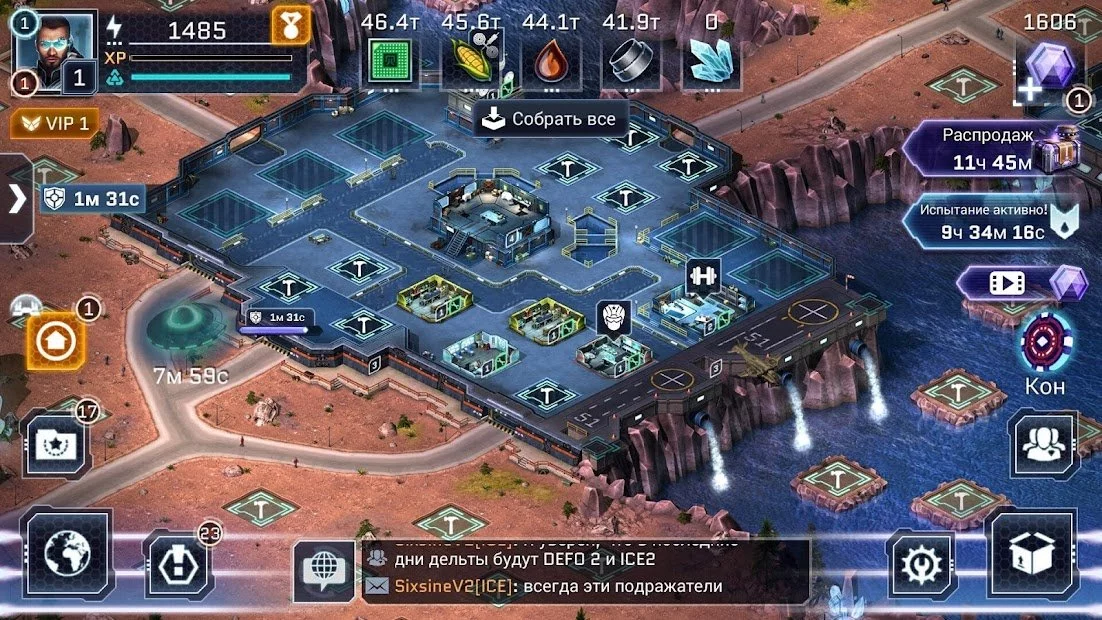Expand the left side panel arrow

[x=16, y=198]
